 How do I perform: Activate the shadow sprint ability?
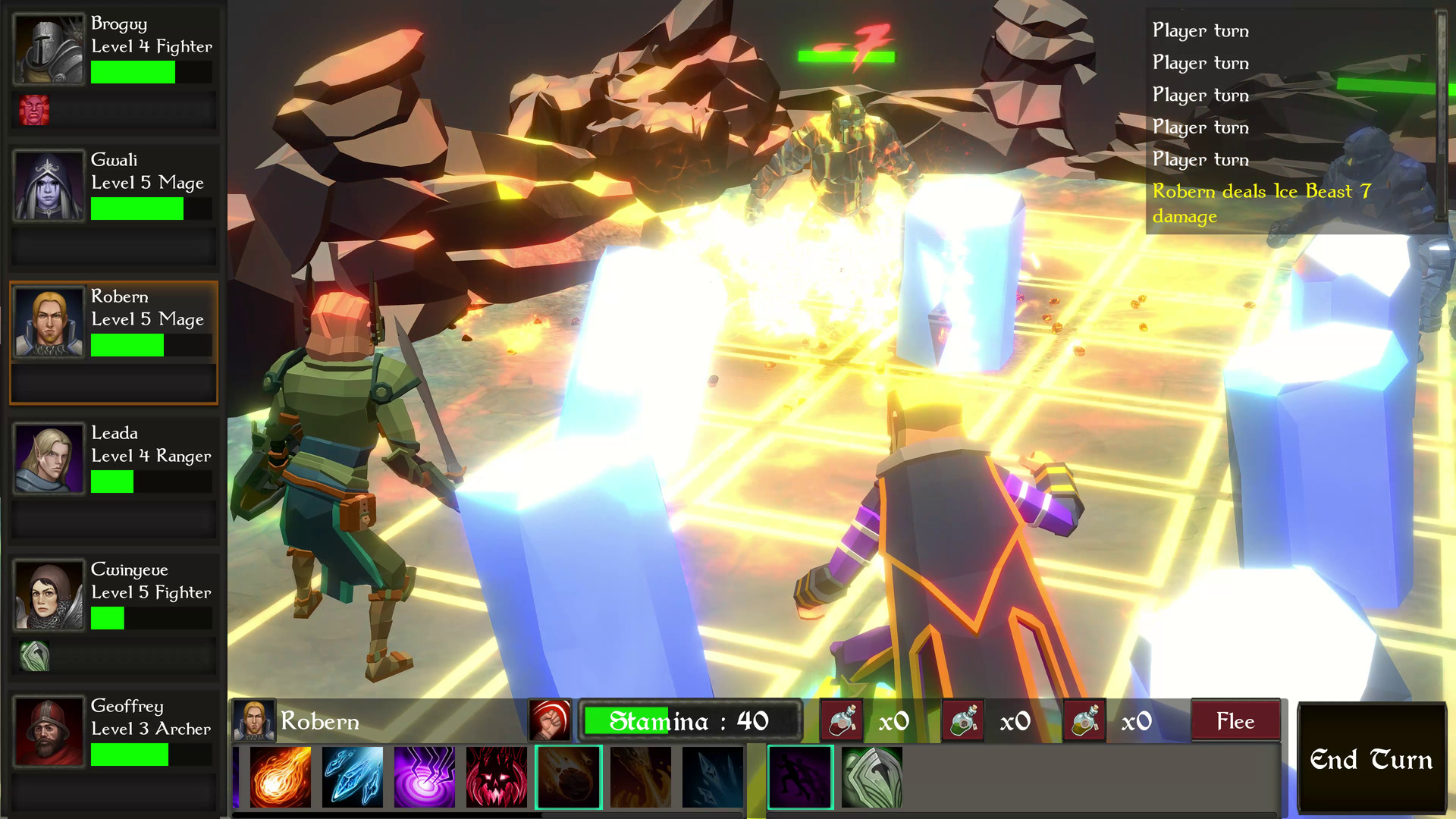[x=800, y=775]
